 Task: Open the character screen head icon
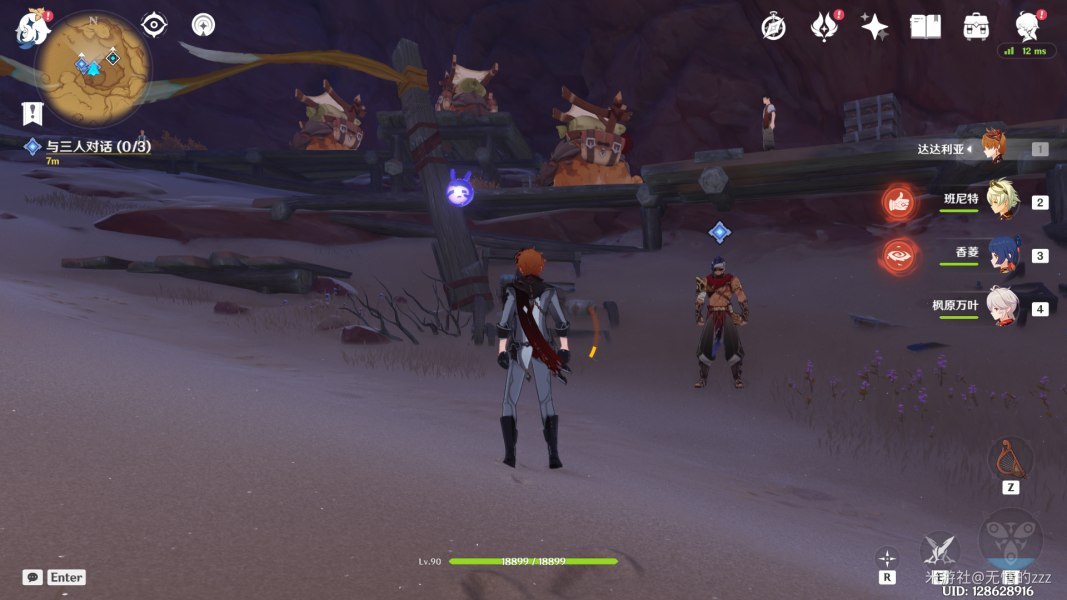coord(1027,27)
